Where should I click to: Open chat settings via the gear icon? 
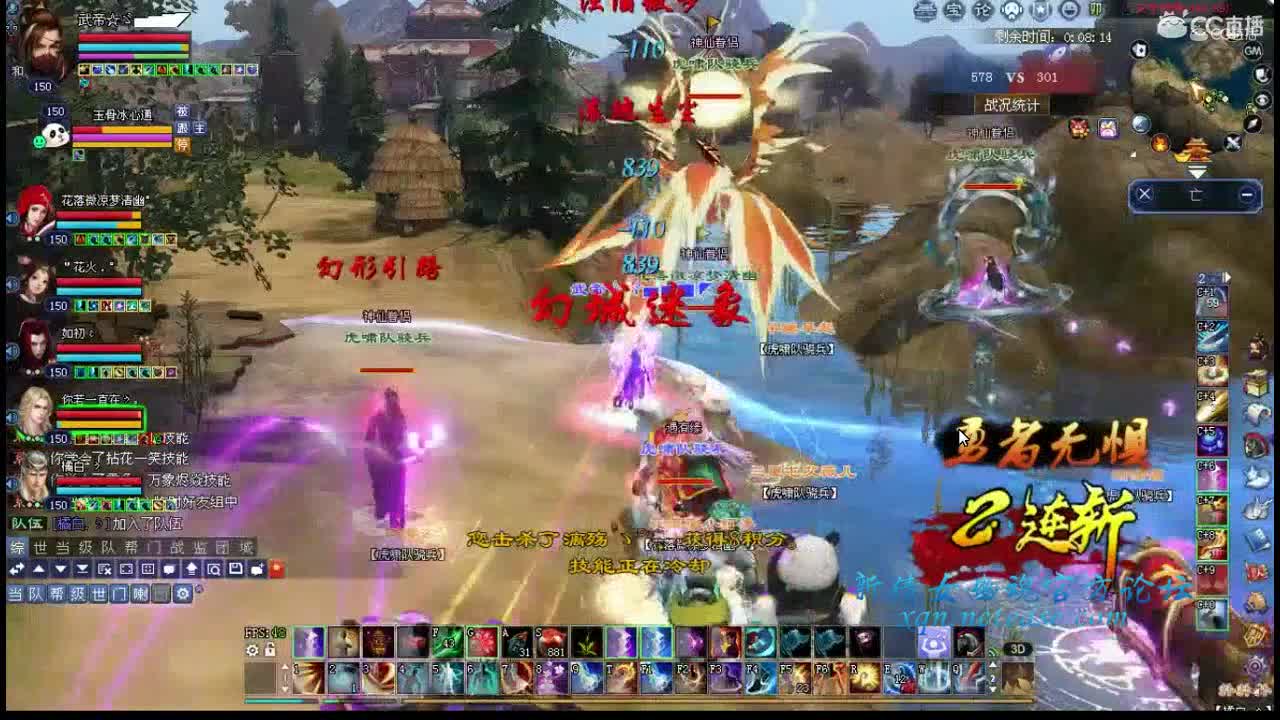click(184, 593)
